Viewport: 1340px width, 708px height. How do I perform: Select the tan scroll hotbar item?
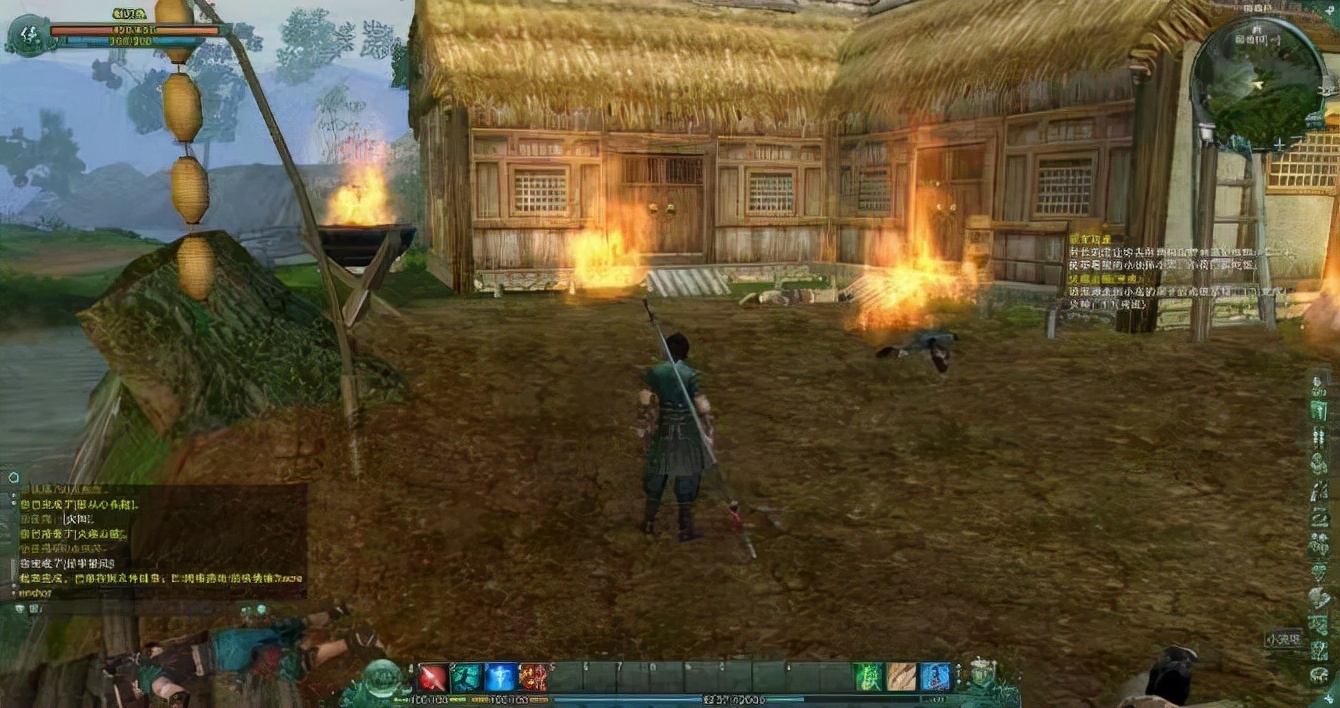pos(902,677)
